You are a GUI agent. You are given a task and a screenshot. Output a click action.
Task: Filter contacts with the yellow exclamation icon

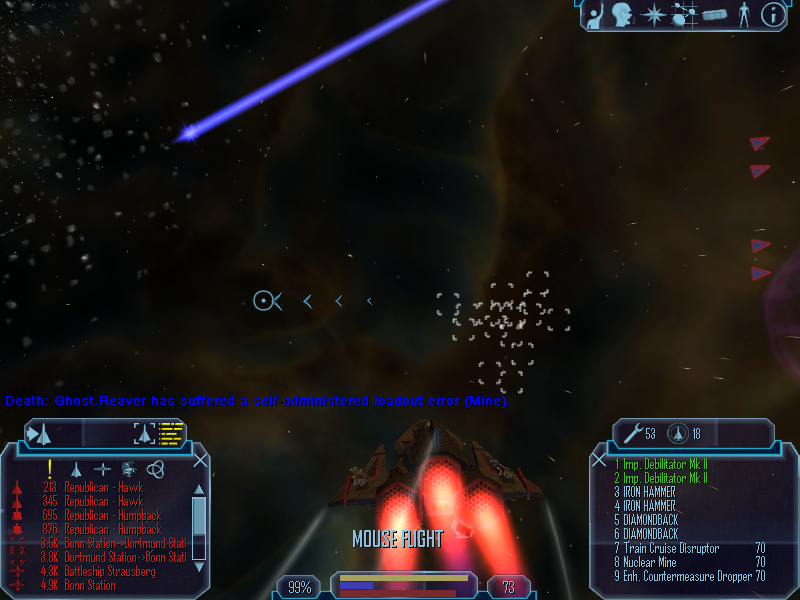tap(49, 468)
